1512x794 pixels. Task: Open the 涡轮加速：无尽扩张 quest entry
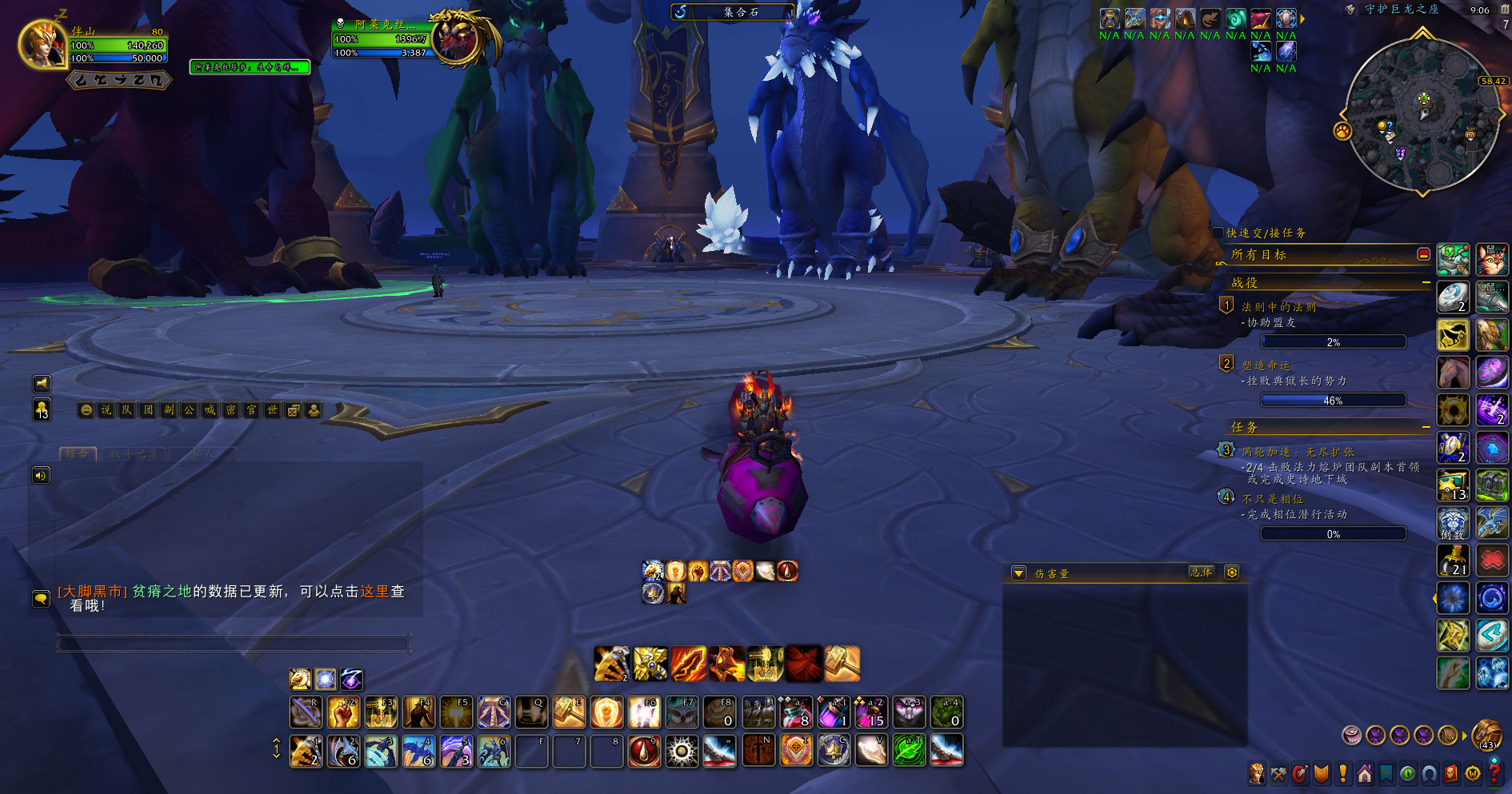pyautogui.click(x=1297, y=452)
